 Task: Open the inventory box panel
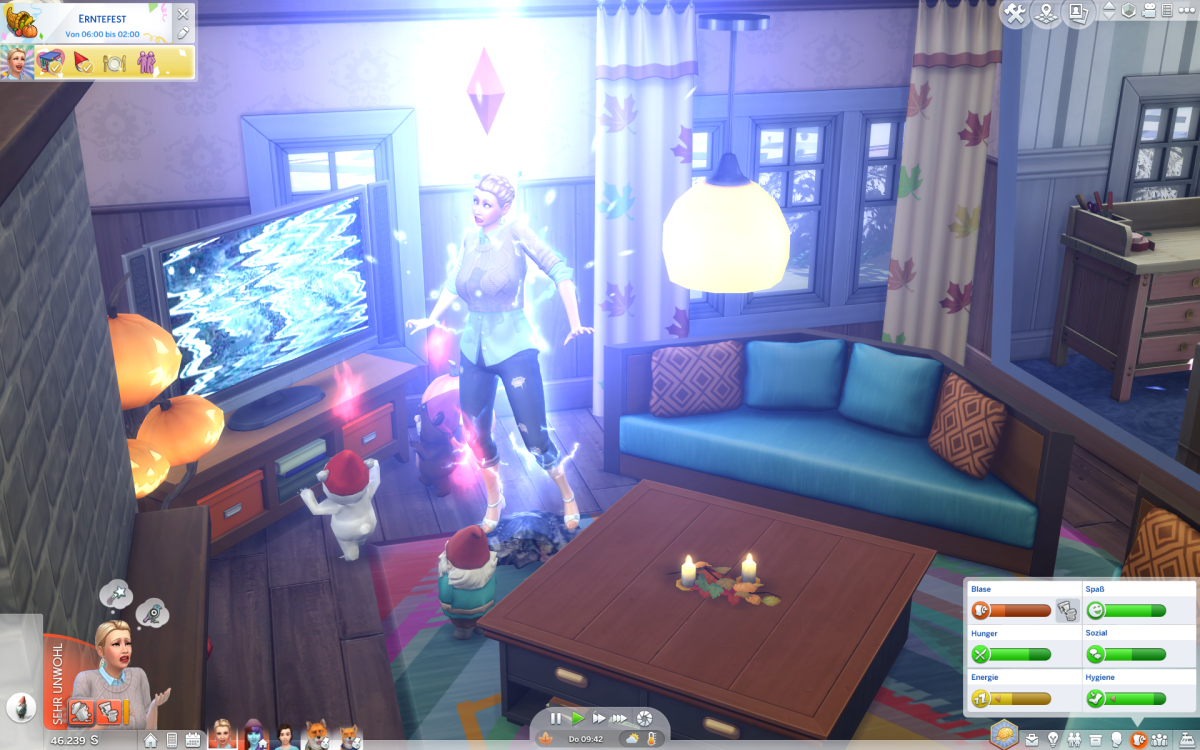pyautogui.click(x=1095, y=740)
